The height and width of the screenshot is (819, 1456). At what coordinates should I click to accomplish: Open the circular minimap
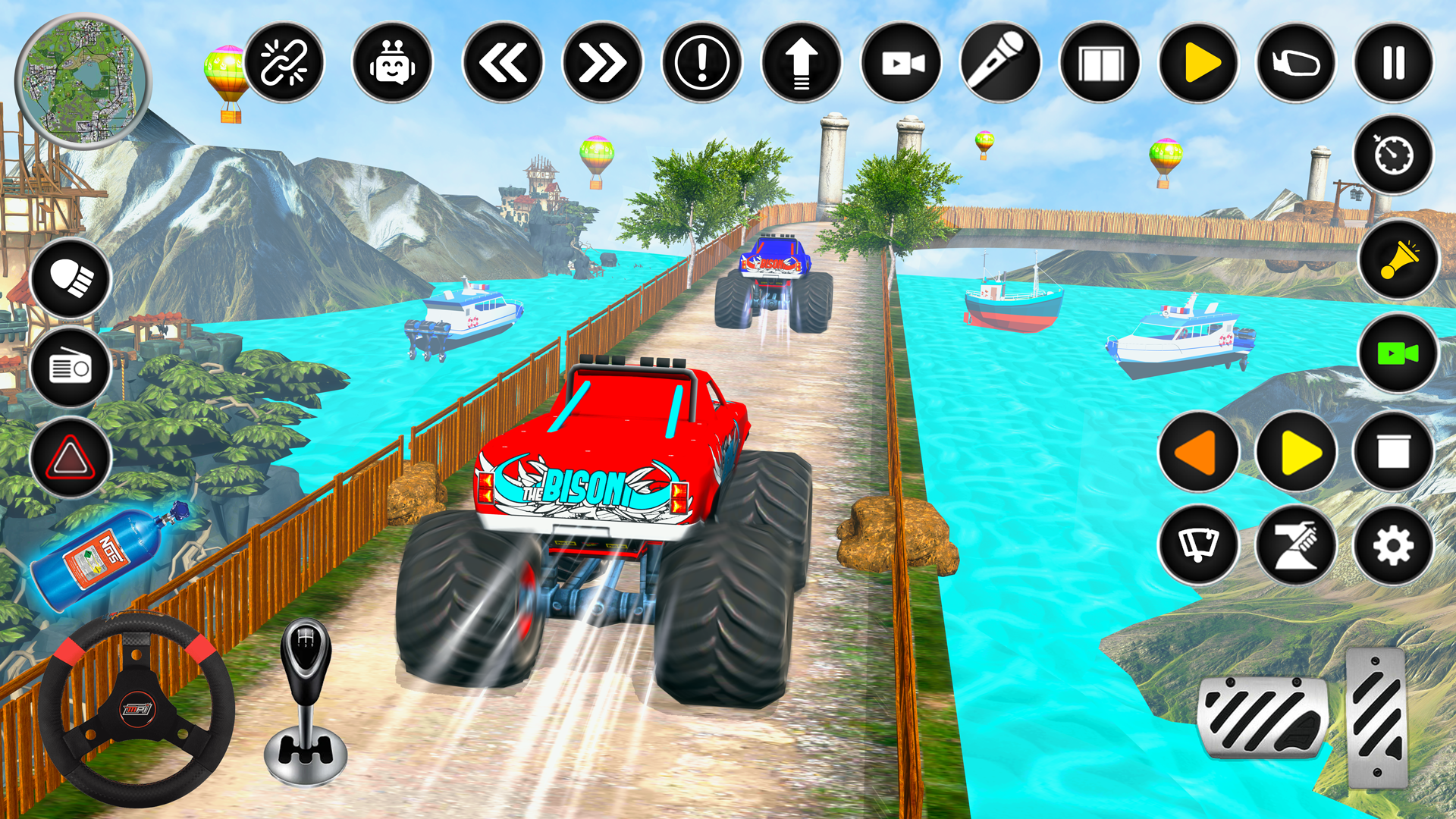[x=82, y=80]
